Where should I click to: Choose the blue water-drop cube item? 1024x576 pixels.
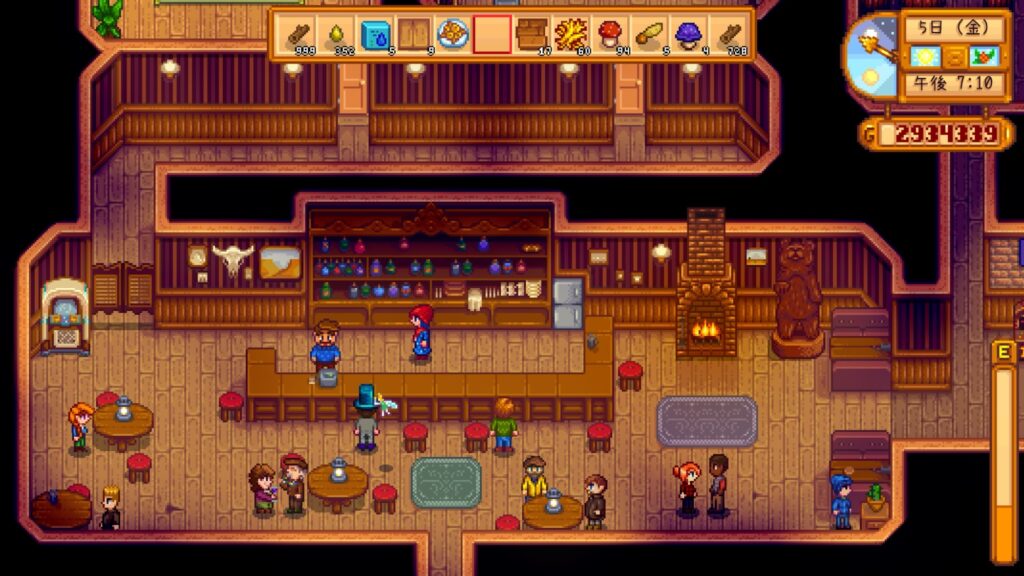(x=375, y=35)
